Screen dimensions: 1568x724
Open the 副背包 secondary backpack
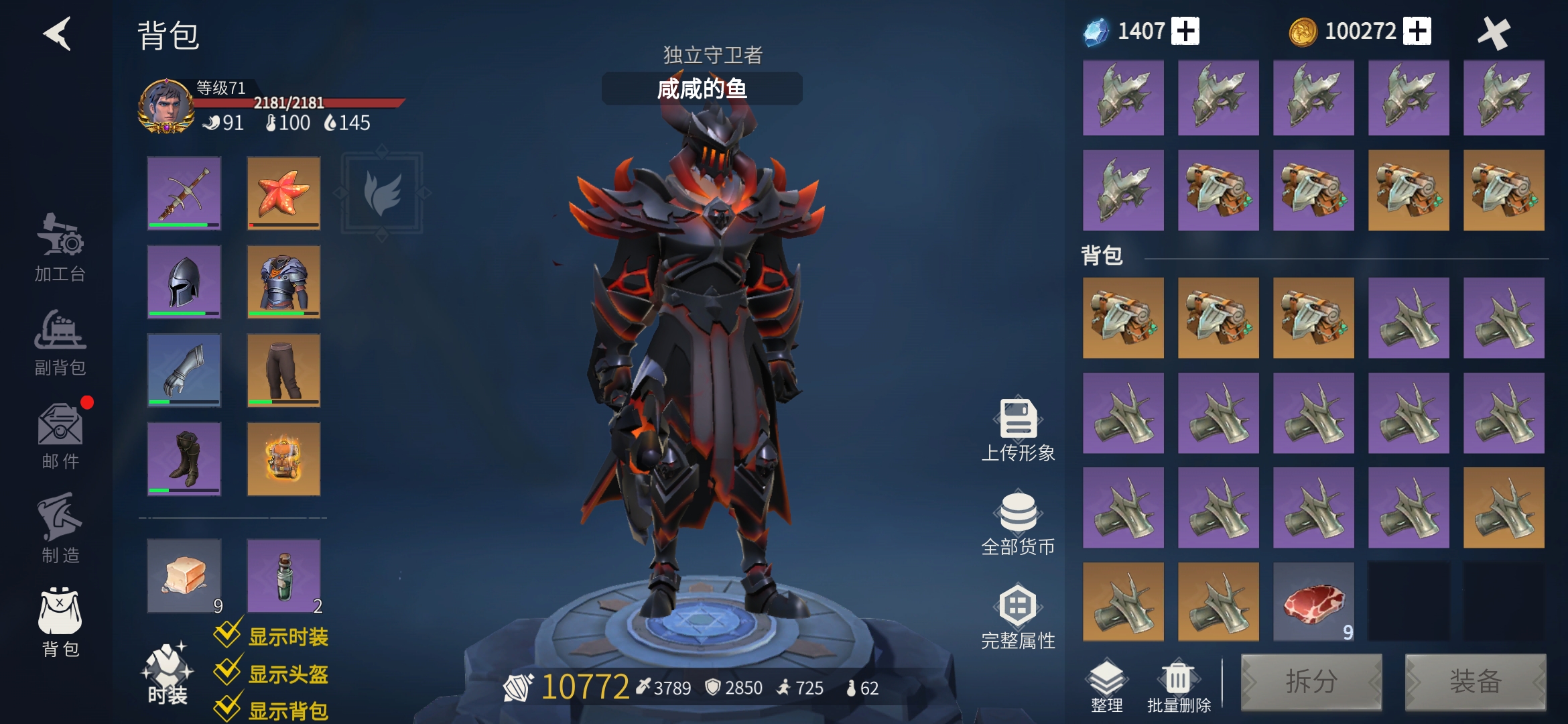click(60, 345)
